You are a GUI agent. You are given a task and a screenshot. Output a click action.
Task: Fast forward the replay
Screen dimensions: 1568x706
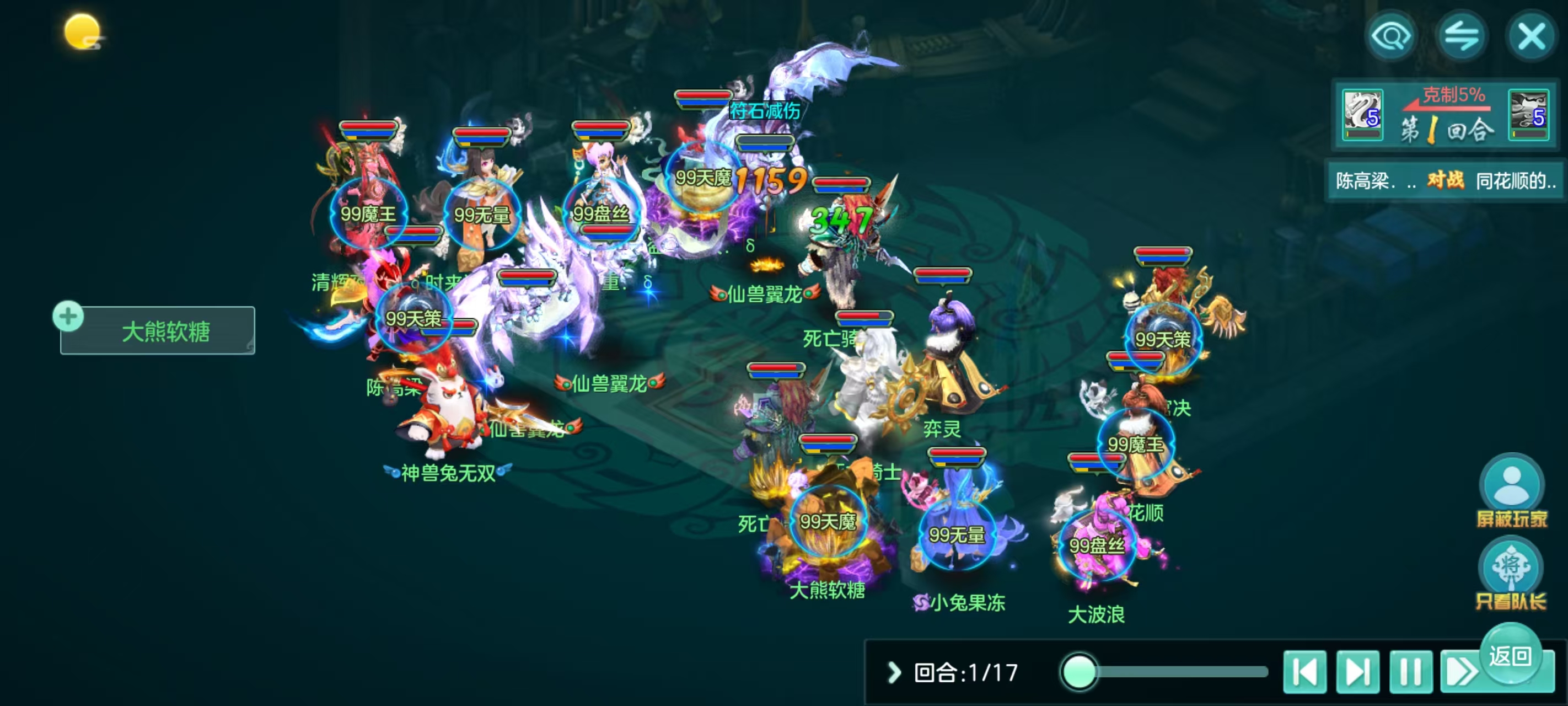tap(1459, 672)
